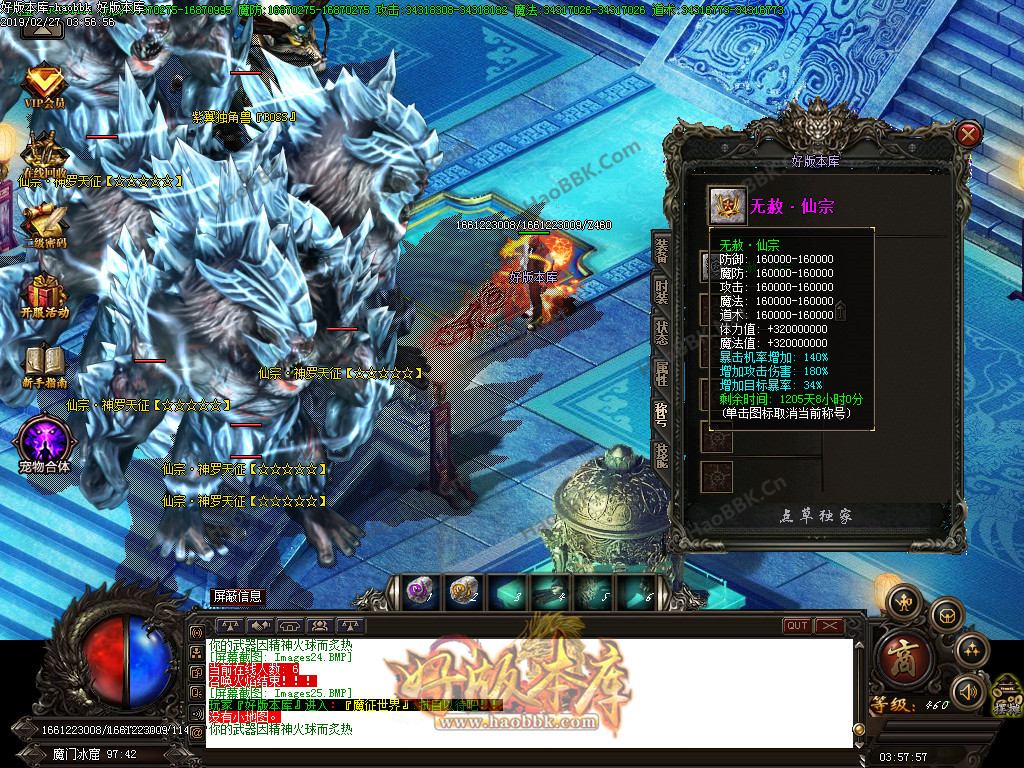Activate the 宠物合体 pet fusion icon

click(x=44, y=440)
